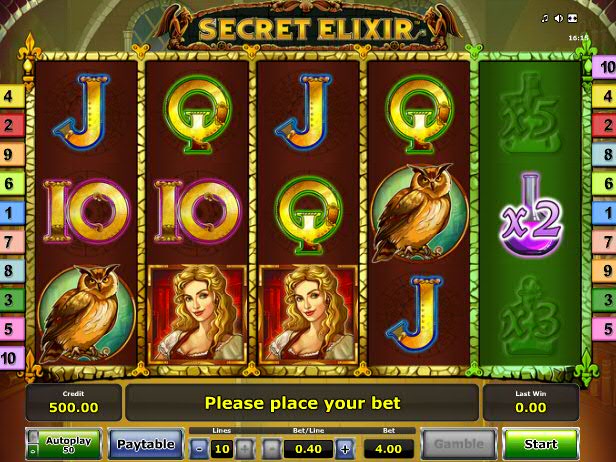Increase the number of Lines
The height and width of the screenshot is (462, 616).
(244, 448)
